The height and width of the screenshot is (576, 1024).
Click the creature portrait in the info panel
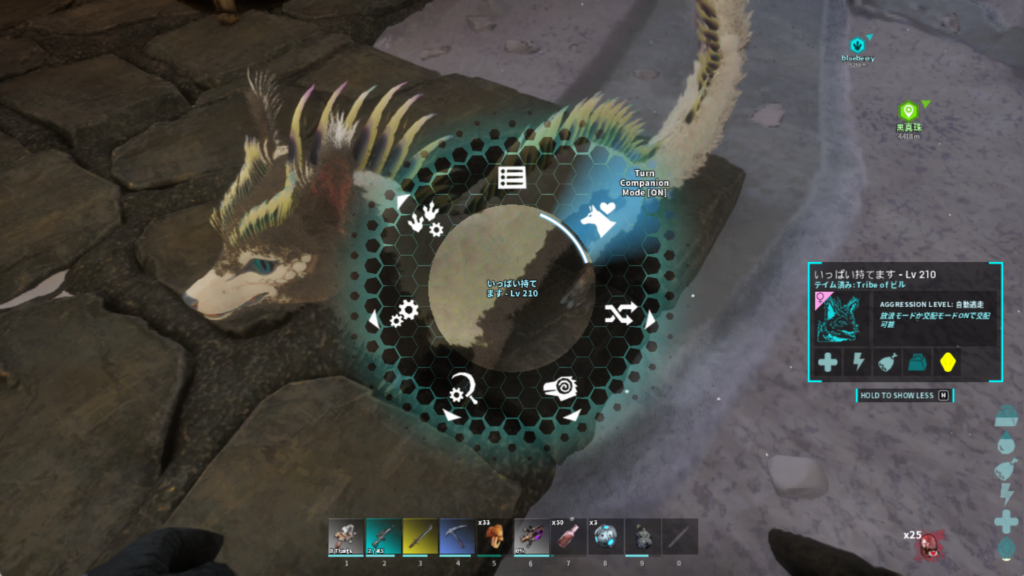coord(842,316)
